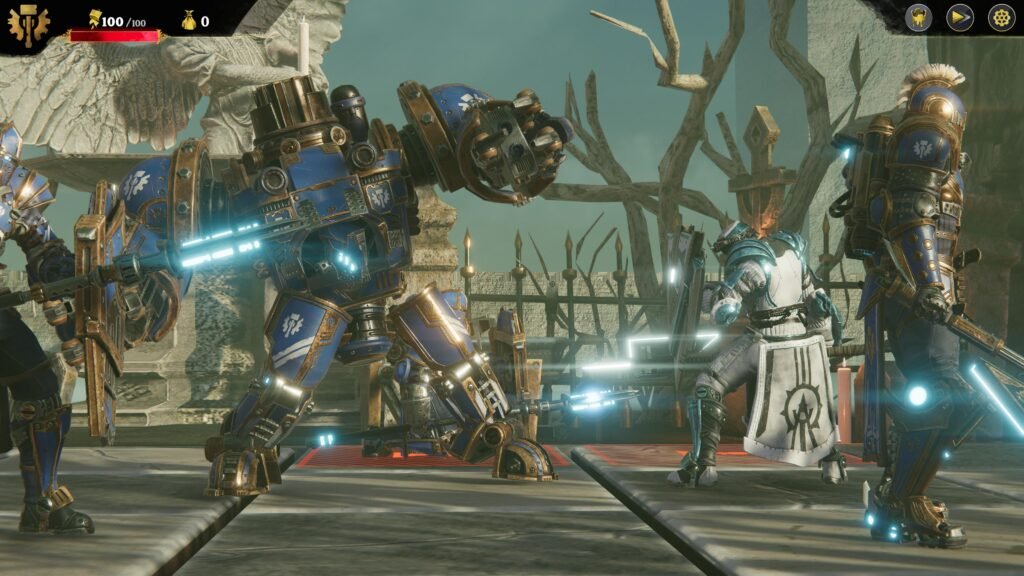Click the golden helmet icon button
This screenshot has width=1024, height=576.
click(919, 18)
